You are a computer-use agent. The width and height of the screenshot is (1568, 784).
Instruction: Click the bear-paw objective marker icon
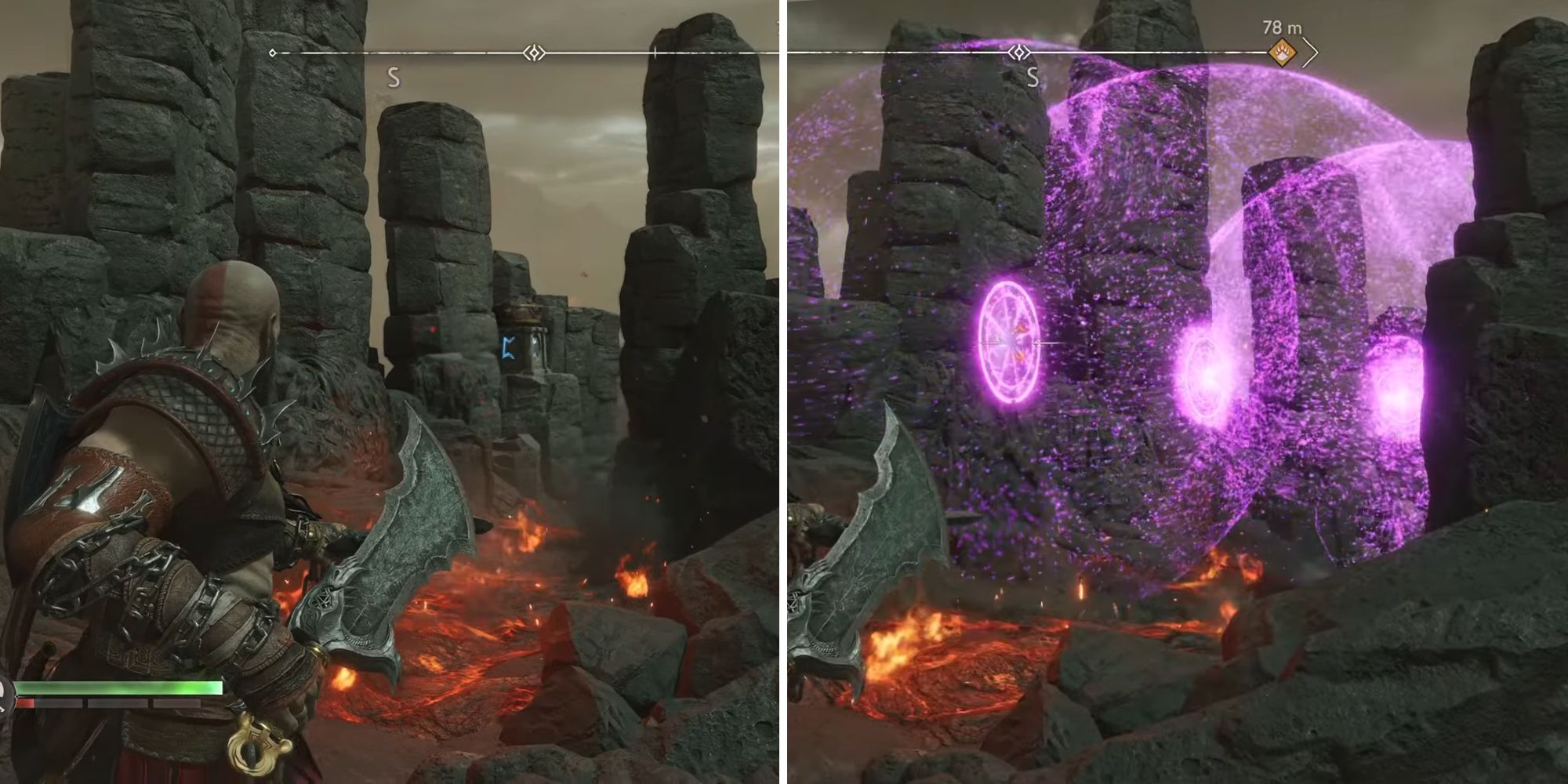[x=1283, y=53]
